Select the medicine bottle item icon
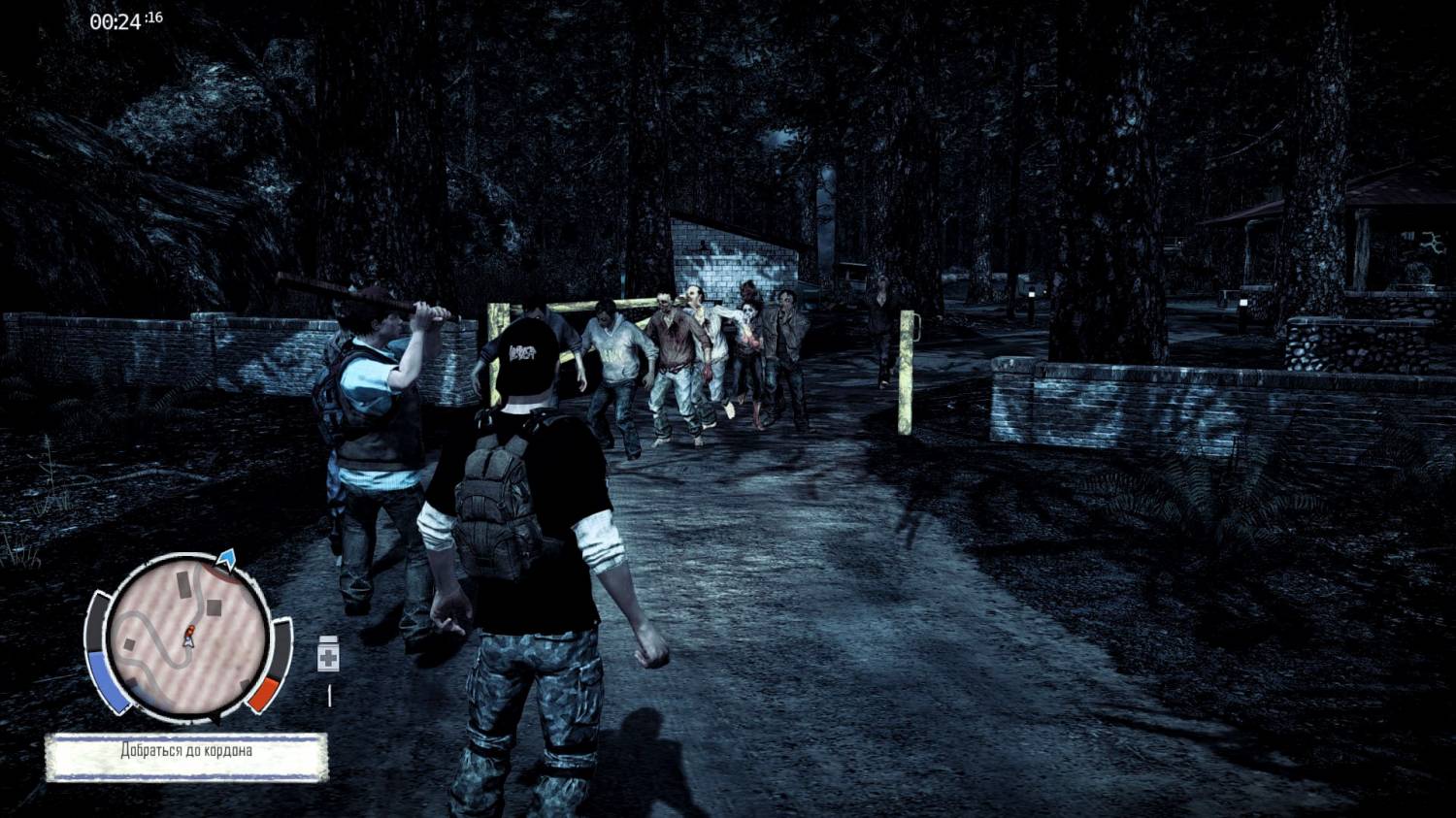 [x=328, y=655]
